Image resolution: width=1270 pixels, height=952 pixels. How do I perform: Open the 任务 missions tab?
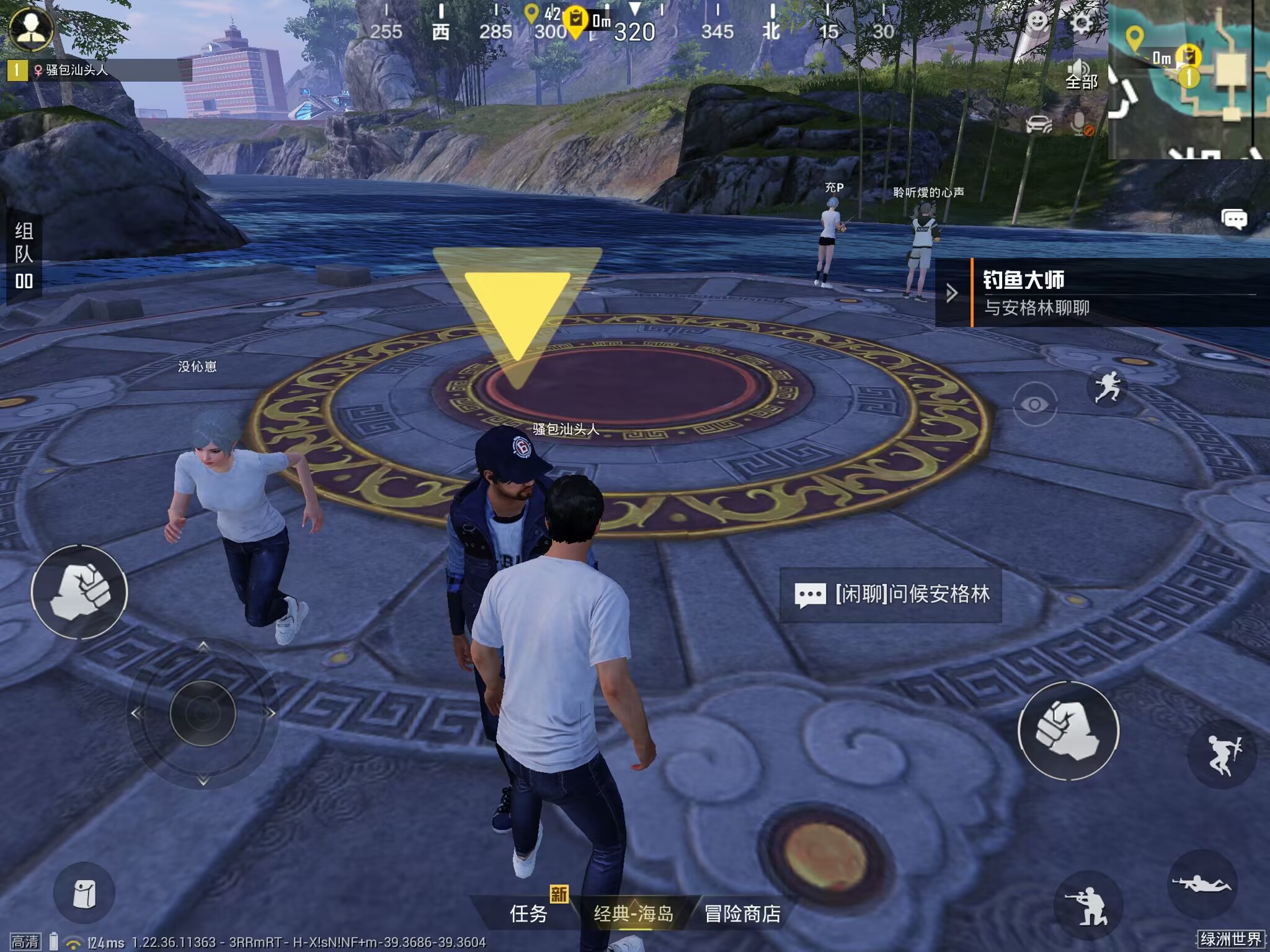point(528,913)
